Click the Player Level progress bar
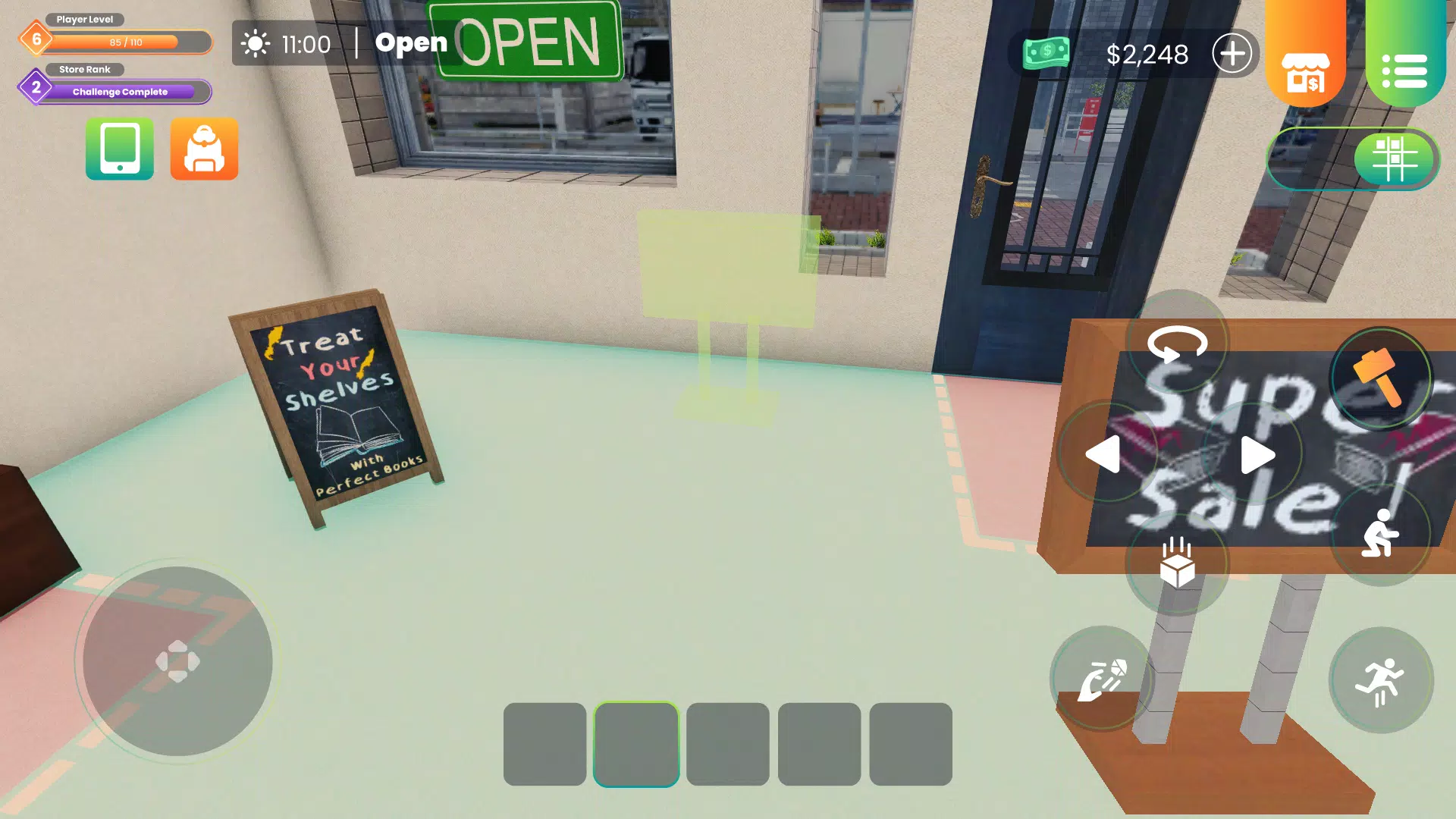Viewport: 1456px width, 819px height. [x=125, y=42]
